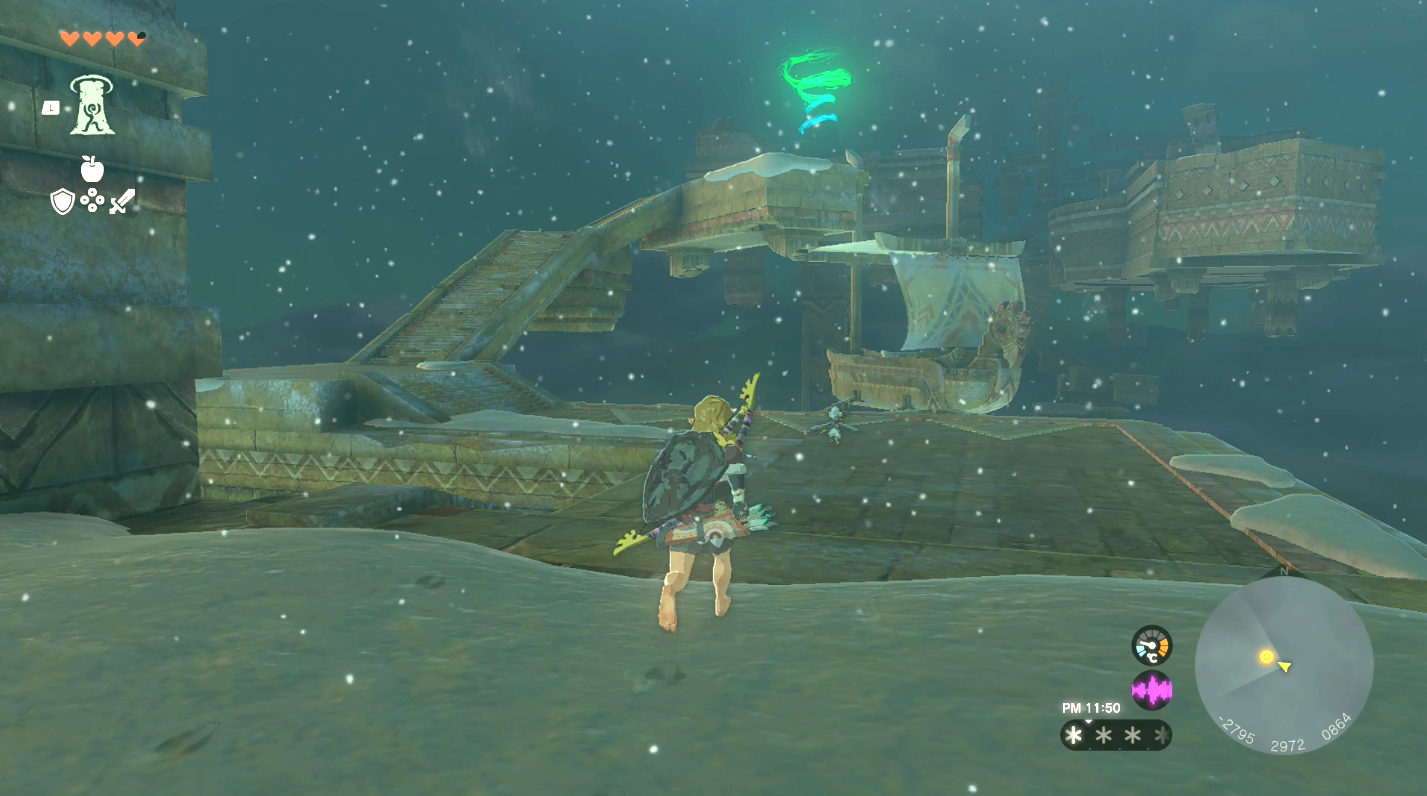Click the PM 11:50 time display
Screen dimensions: 1427x796
click(1091, 708)
